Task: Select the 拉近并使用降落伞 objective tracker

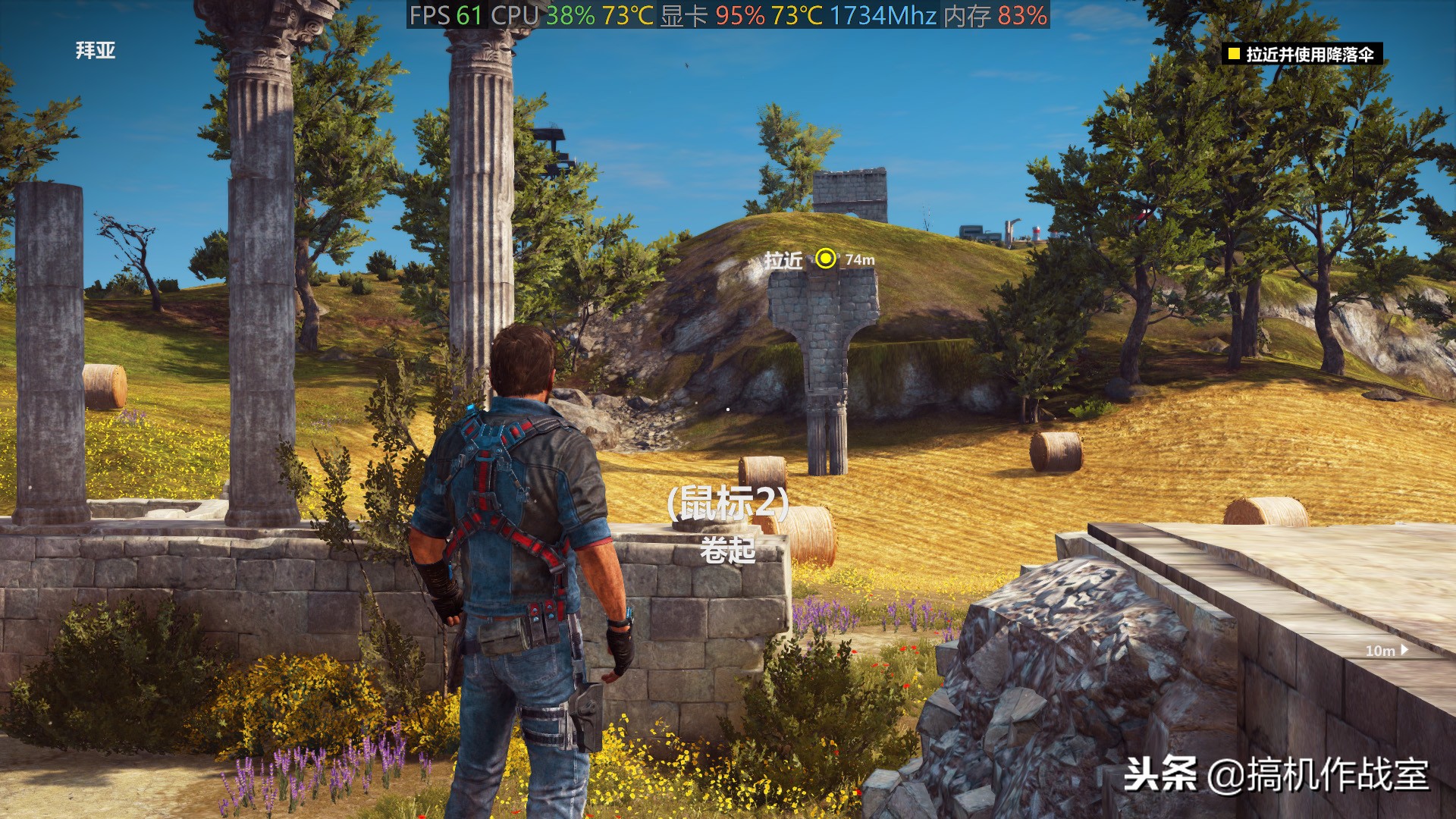Action: pyautogui.click(x=1301, y=54)
